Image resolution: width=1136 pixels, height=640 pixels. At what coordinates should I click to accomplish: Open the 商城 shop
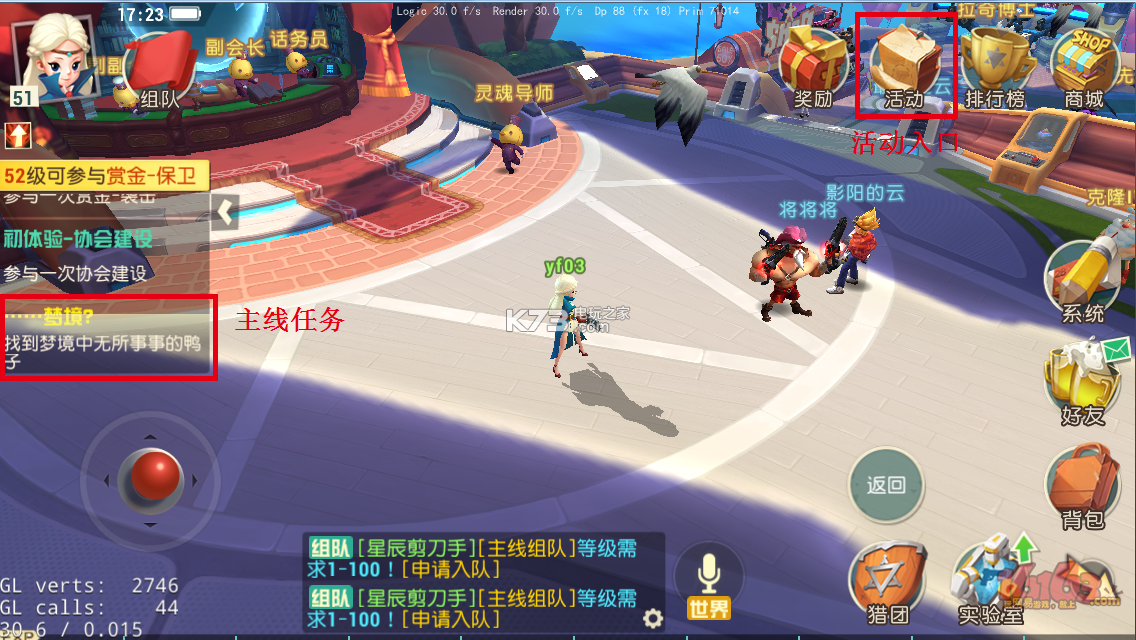1085,66
